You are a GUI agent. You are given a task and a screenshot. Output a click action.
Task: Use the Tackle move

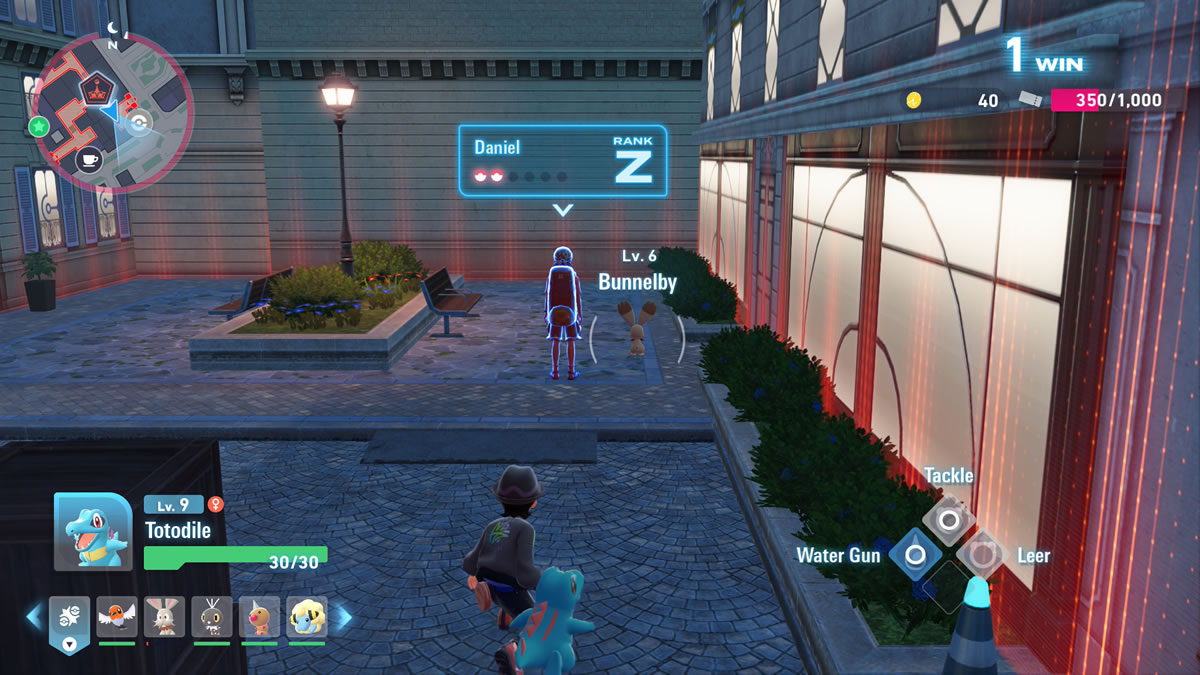point(948,519)
